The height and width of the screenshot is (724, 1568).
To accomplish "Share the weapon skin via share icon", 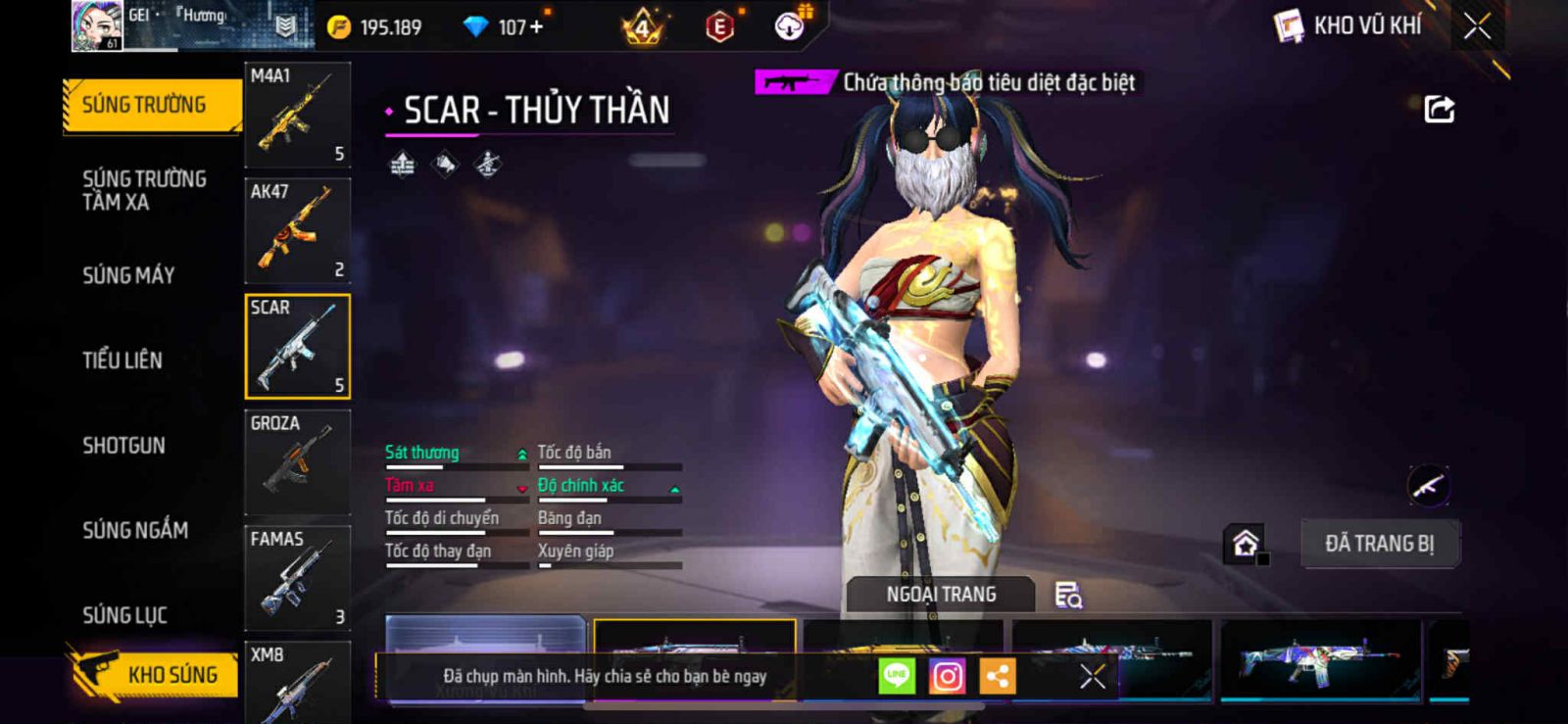I will point(1439,109).
